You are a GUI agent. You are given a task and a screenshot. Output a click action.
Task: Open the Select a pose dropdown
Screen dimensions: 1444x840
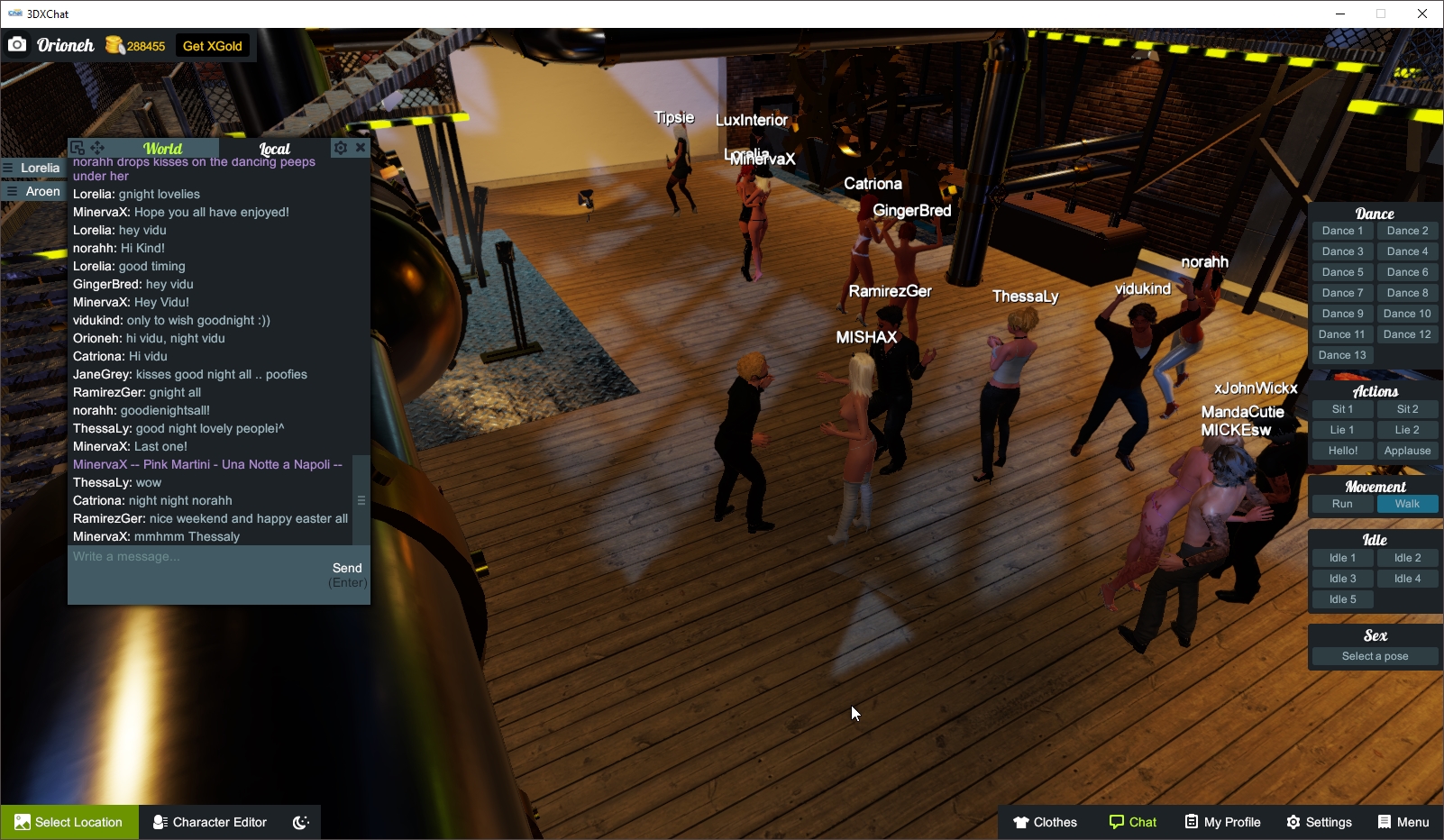(1375, 655)
